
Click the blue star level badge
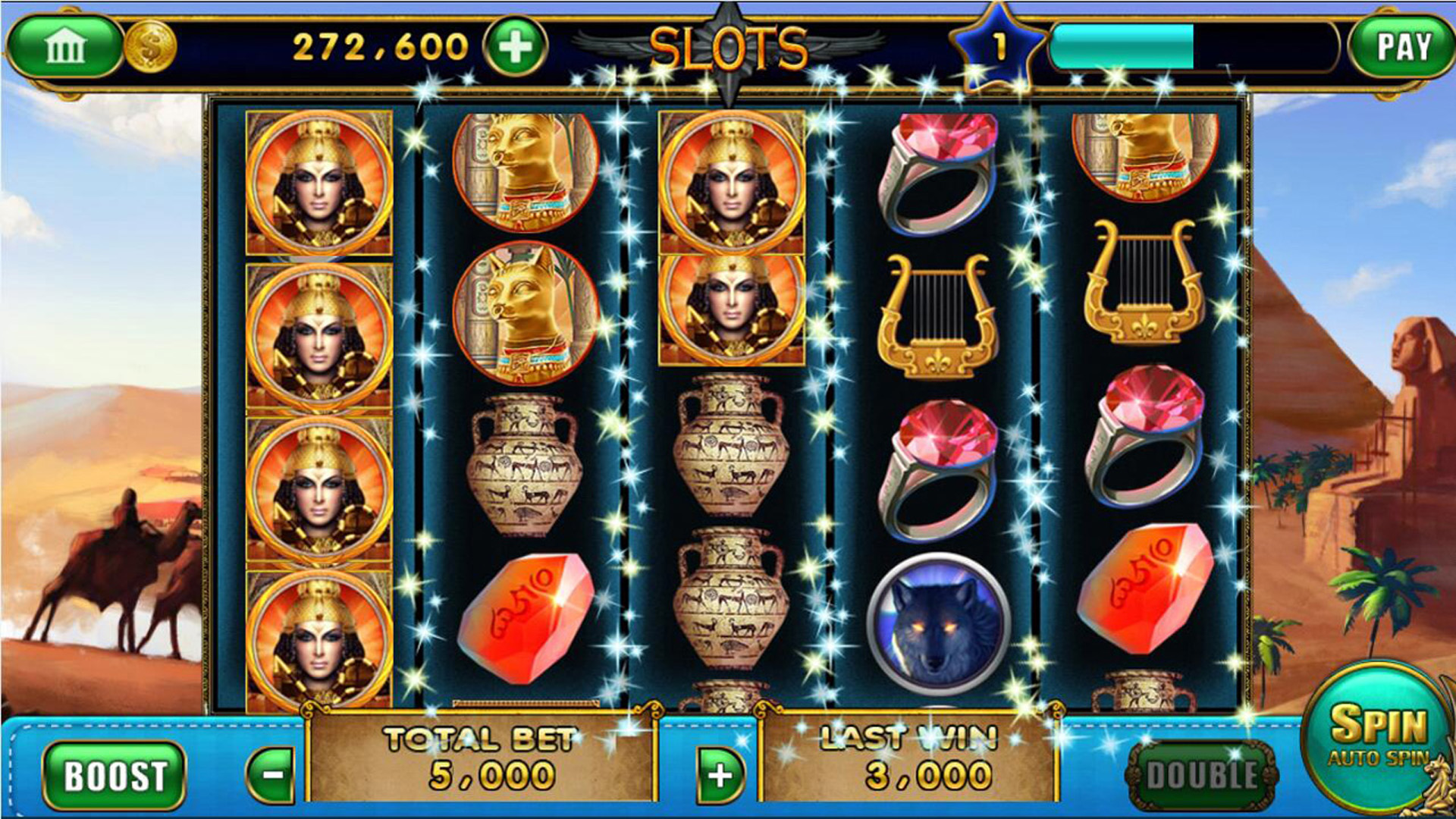(x=998, y=42)
